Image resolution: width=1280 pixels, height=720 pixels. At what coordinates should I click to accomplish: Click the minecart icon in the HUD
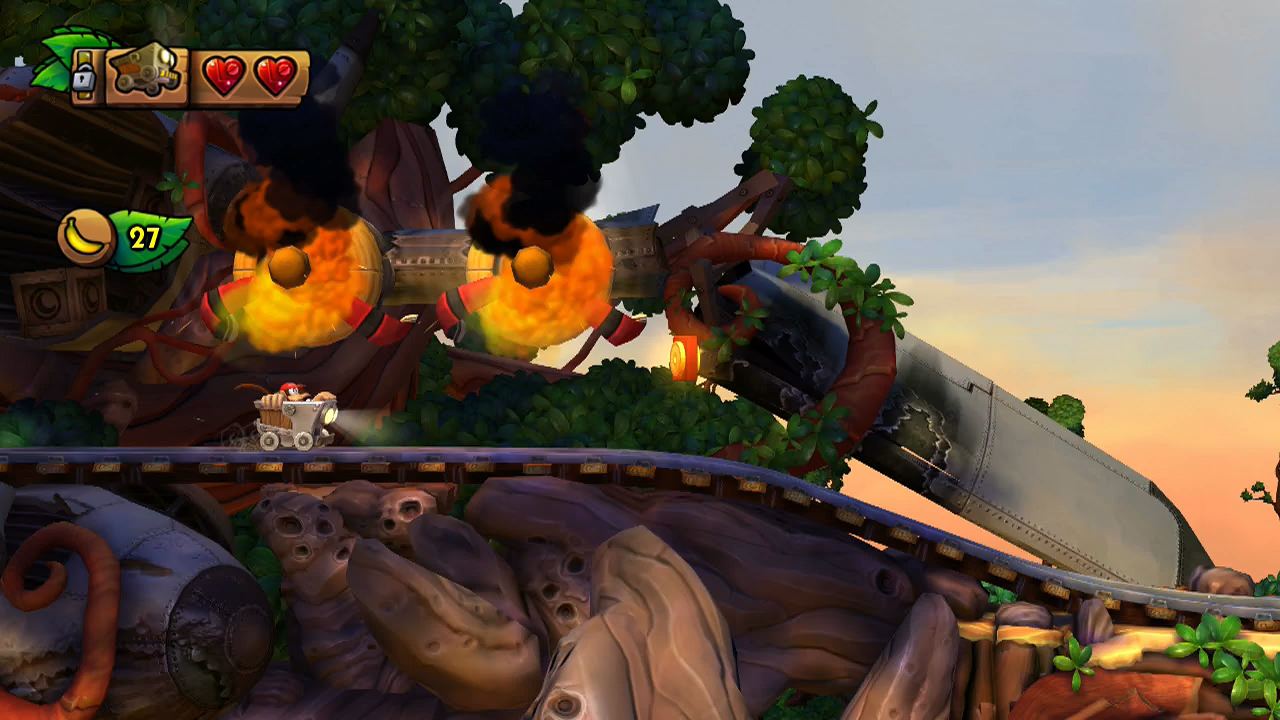pos(145,66)
